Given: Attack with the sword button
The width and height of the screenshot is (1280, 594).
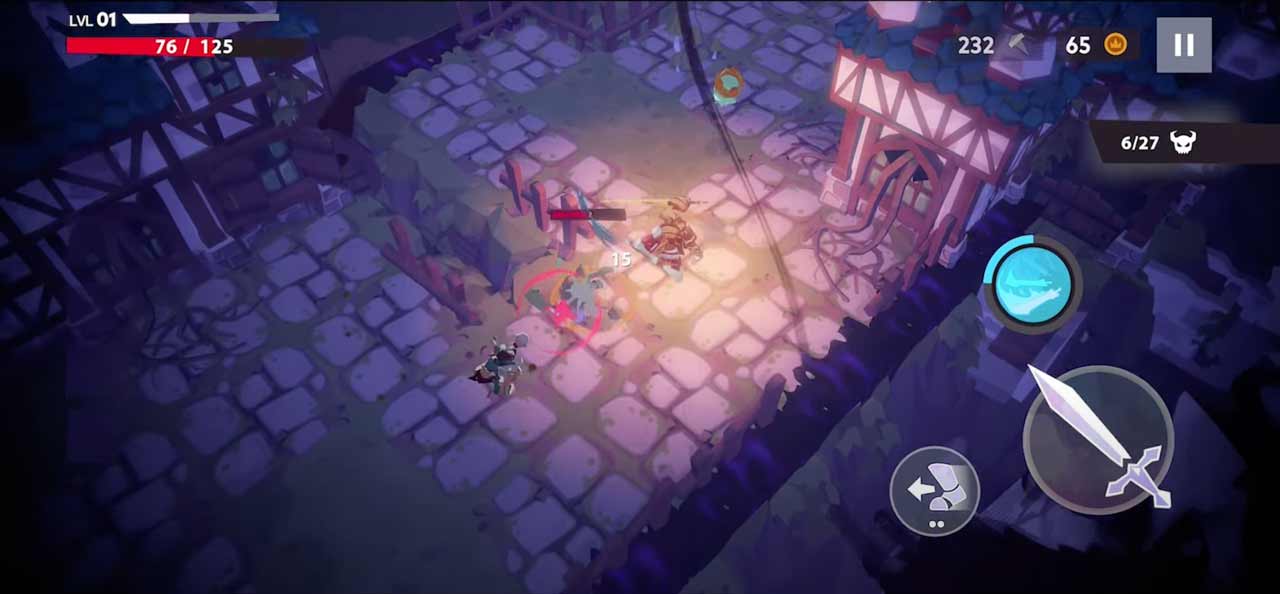Looking at the screenshot, I should tap(1098, 439).
